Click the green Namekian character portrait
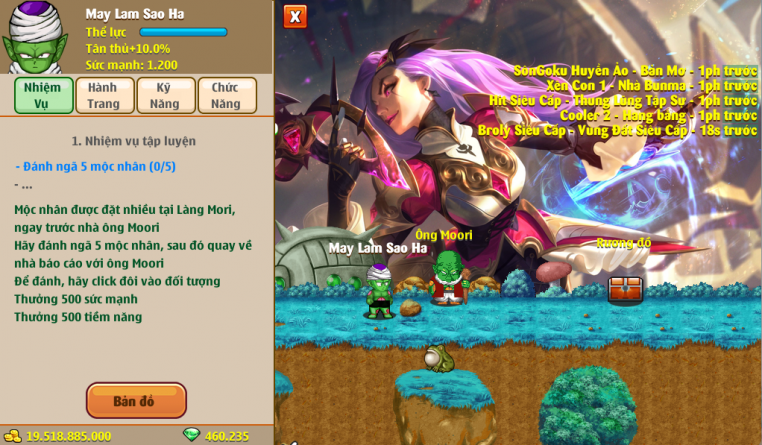762x445 pixels. click(34, 40)
